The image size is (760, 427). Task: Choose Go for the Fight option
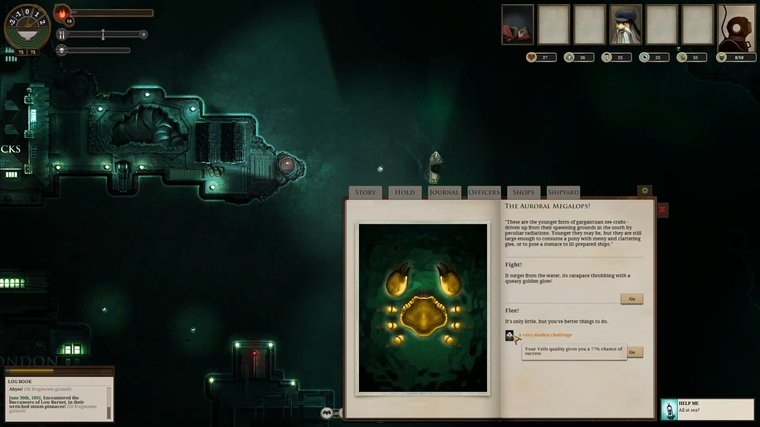tap(631, 298)
